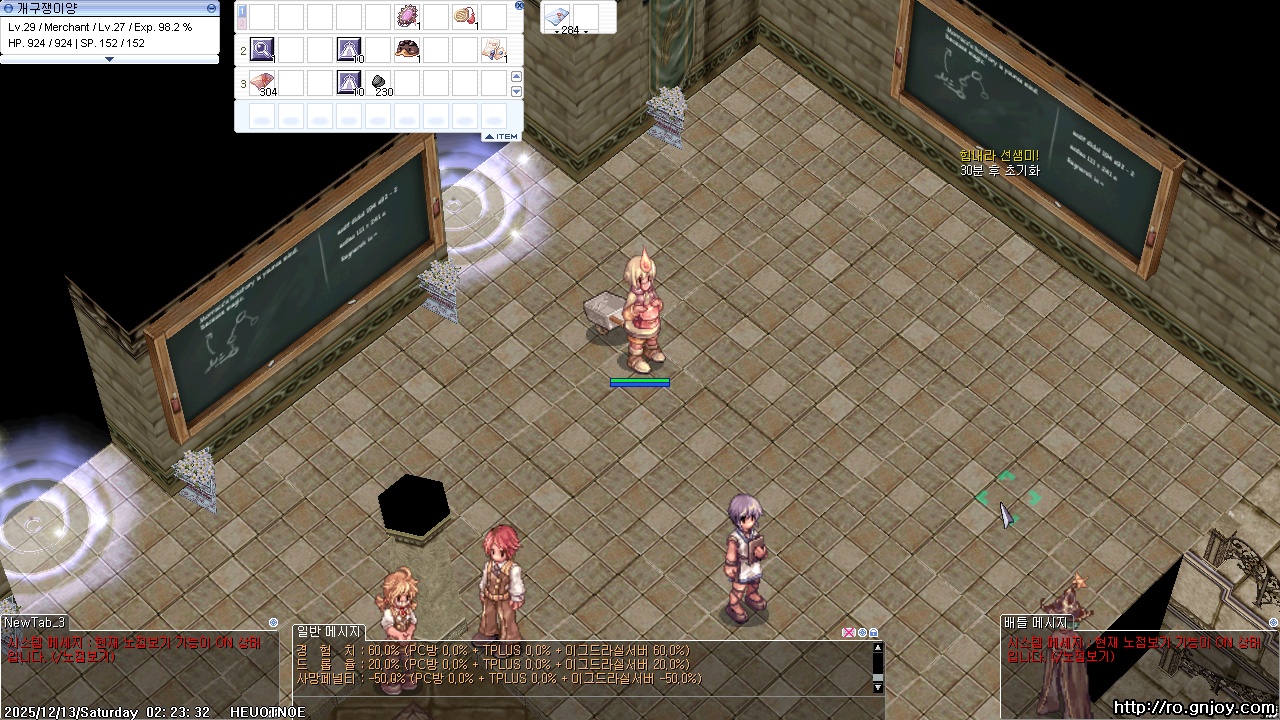Select the blue envelope item stacked 284
1280x720 pixels.
coord(557,16)
